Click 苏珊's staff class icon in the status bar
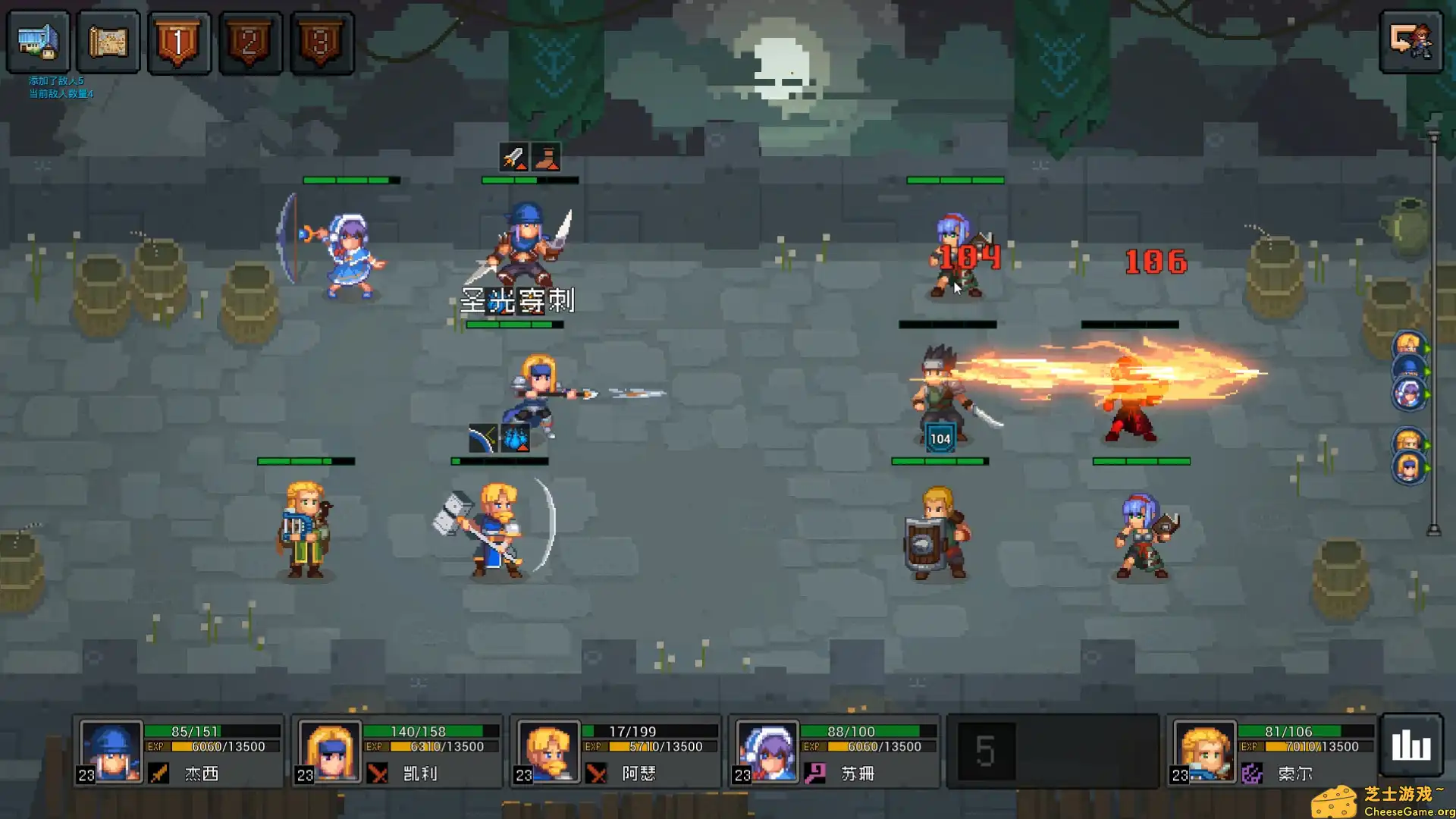Image resolution: width=1456 pixels, height=819 pixels. (x=817, y=774)
